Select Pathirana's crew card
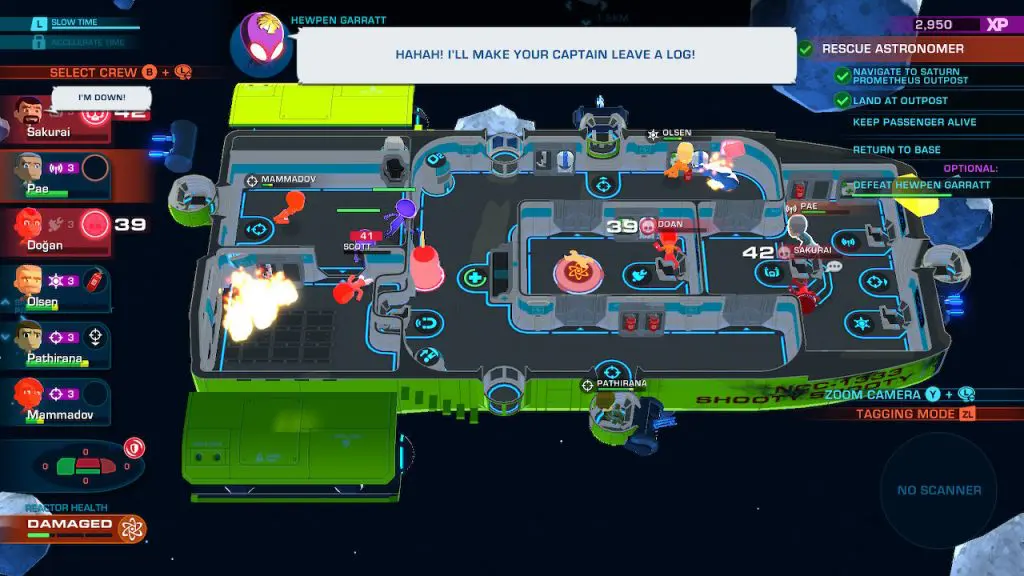 point(50,345)
